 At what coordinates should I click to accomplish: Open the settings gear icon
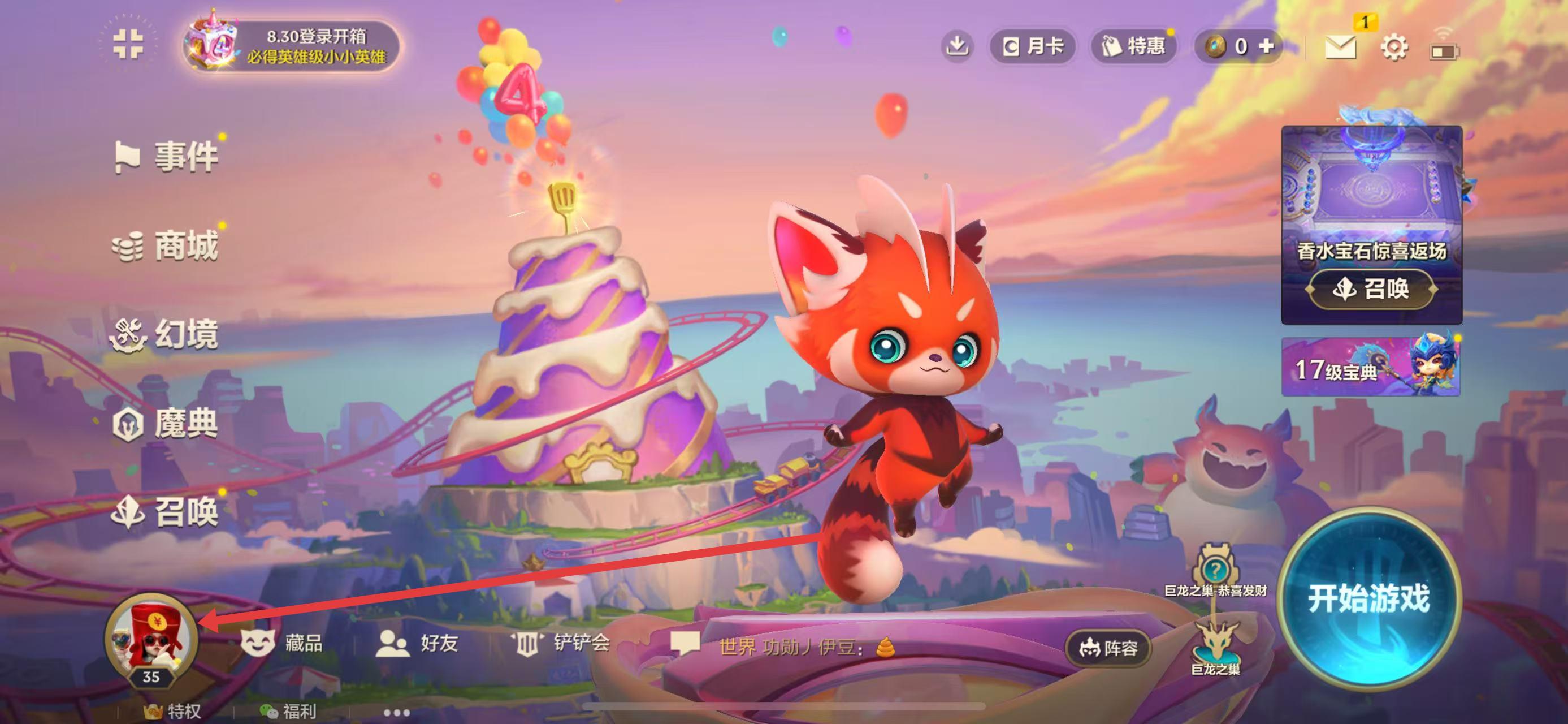pos(1393,47)
